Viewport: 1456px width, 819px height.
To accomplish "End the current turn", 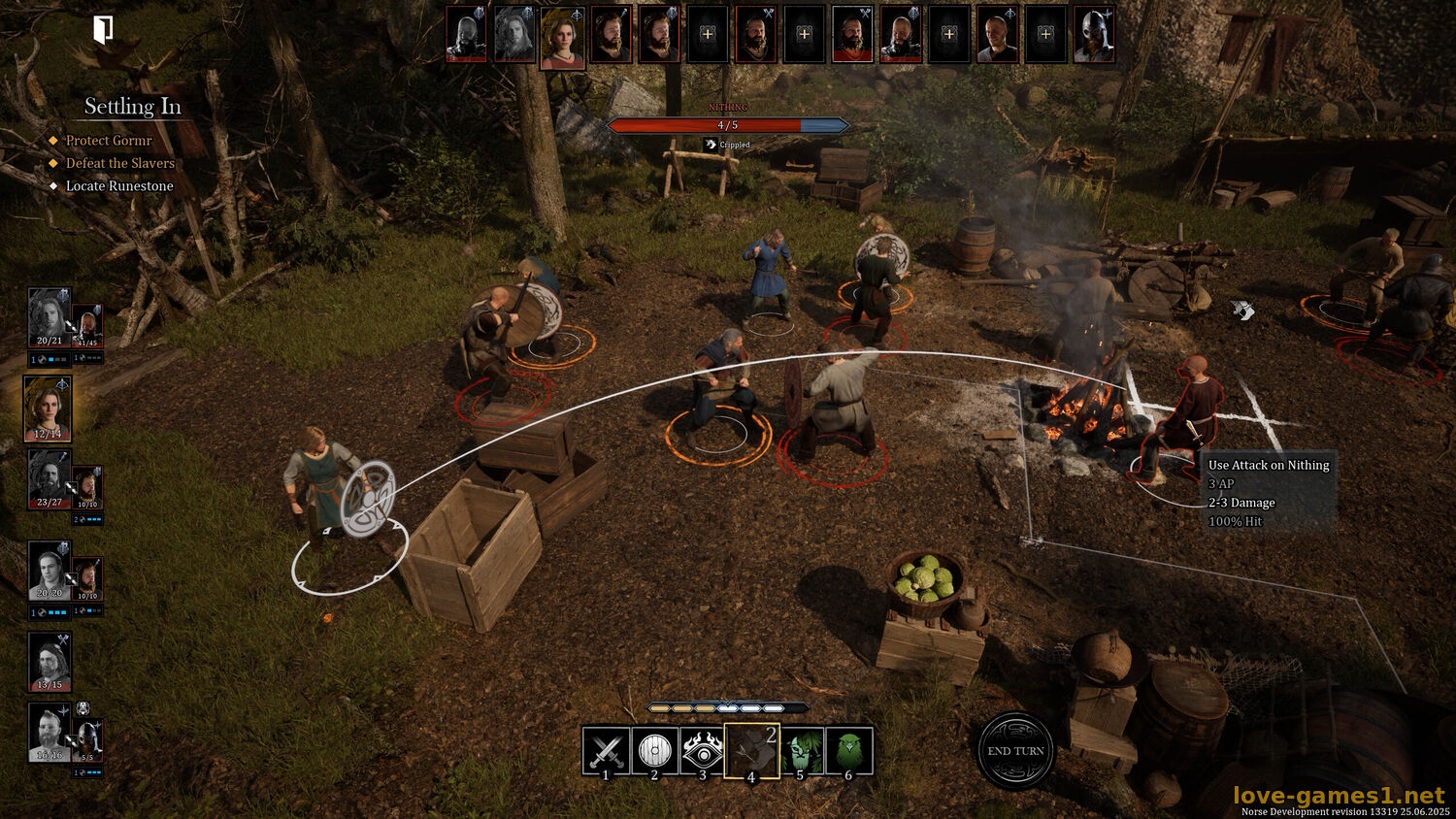I will [1015, 750].
